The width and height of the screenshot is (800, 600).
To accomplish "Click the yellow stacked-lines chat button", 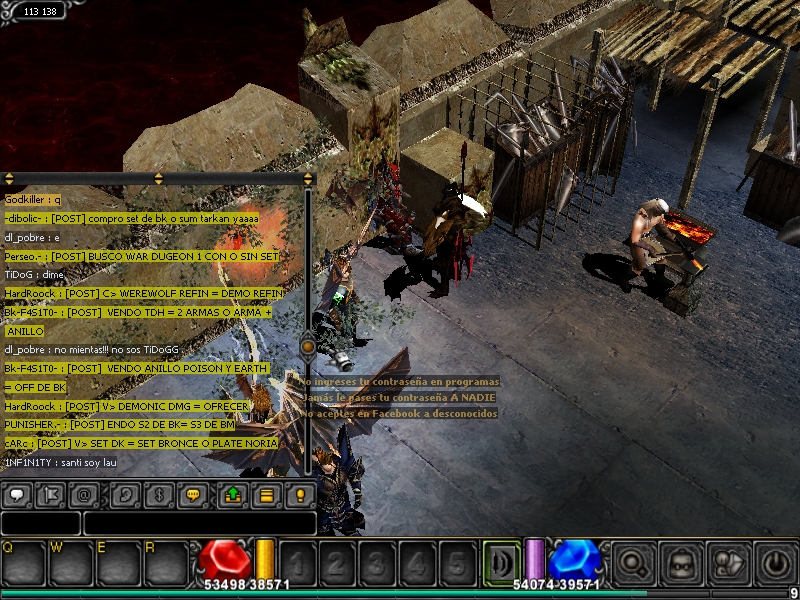I will [x=266, y=496].
